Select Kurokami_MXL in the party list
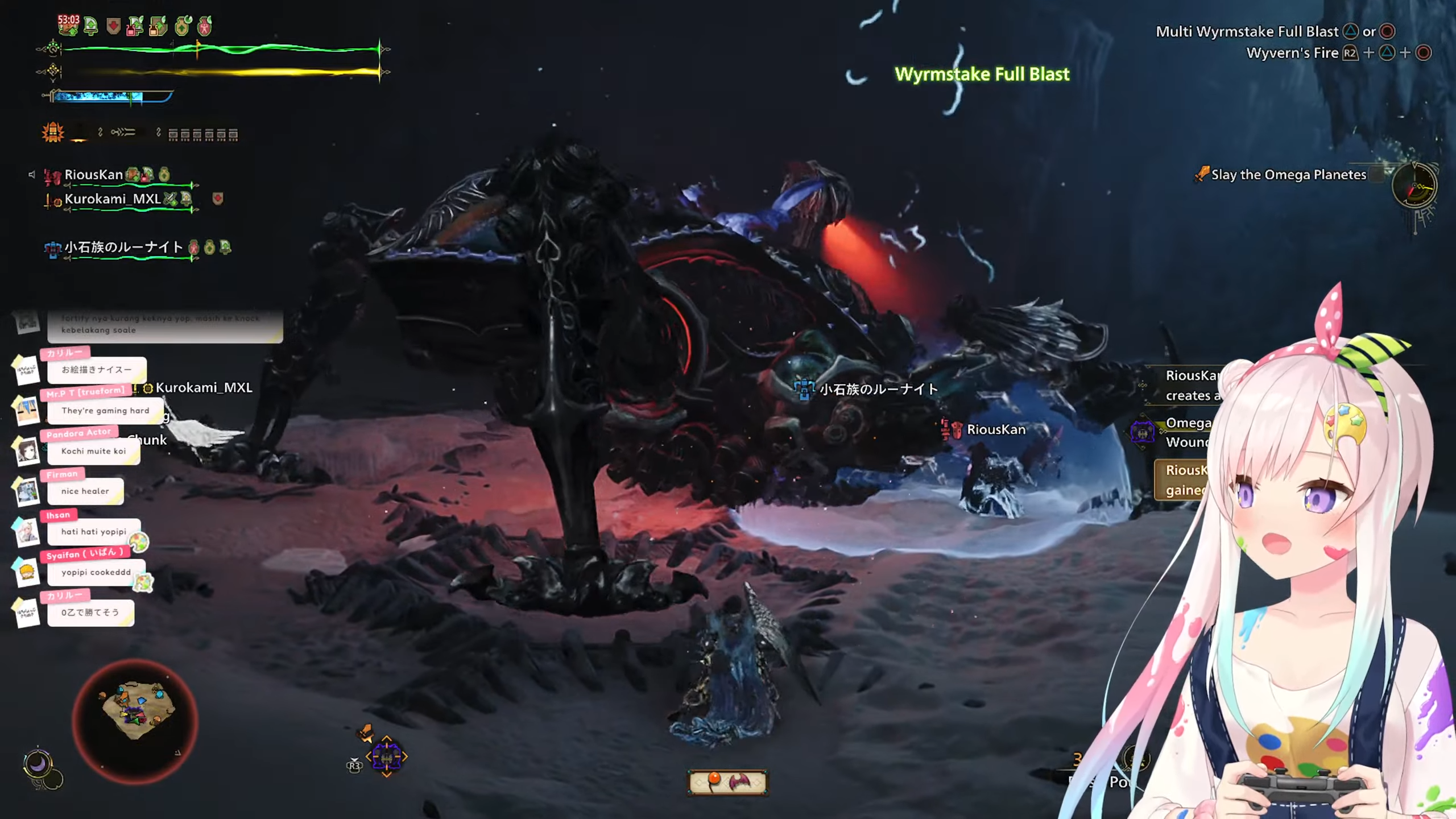Image resolution: width=1456 pixels, height=819 pixels. tap(113, 199)
